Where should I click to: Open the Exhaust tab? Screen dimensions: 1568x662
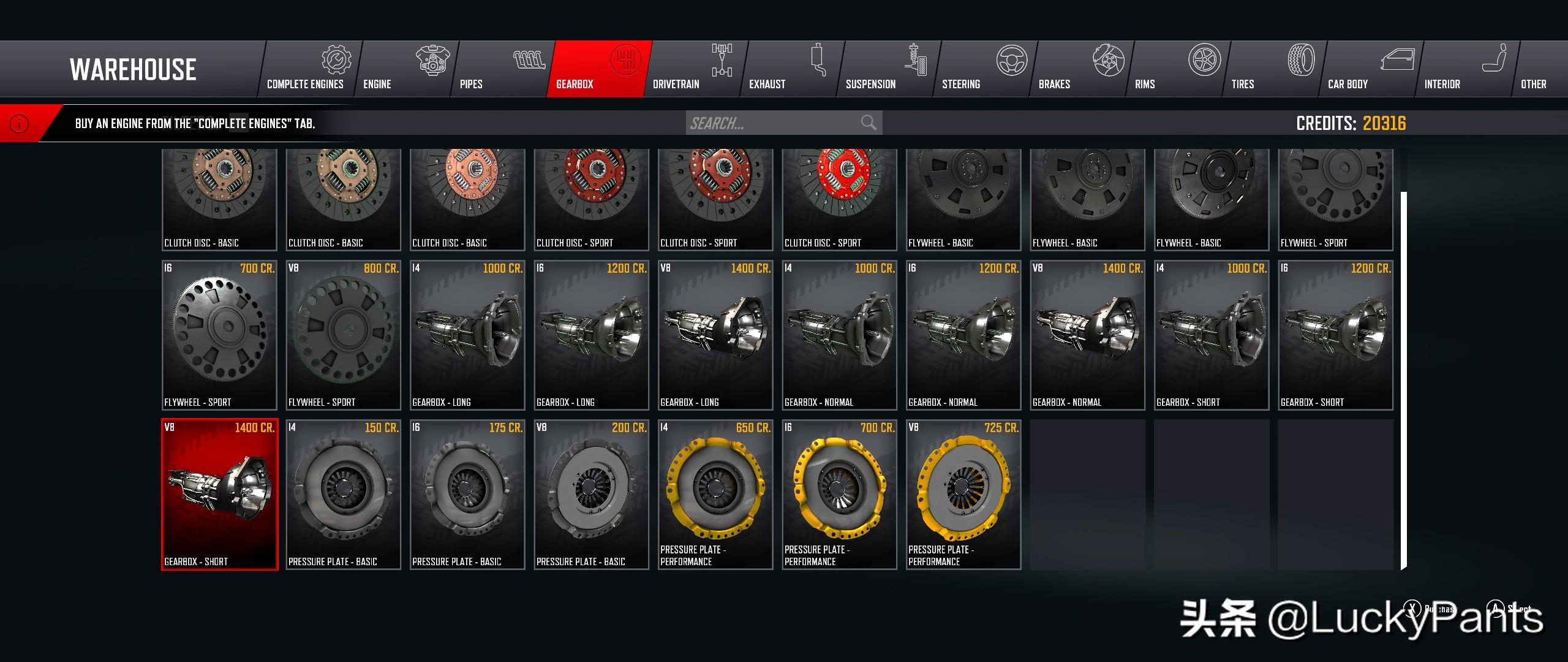coord(791,69)
